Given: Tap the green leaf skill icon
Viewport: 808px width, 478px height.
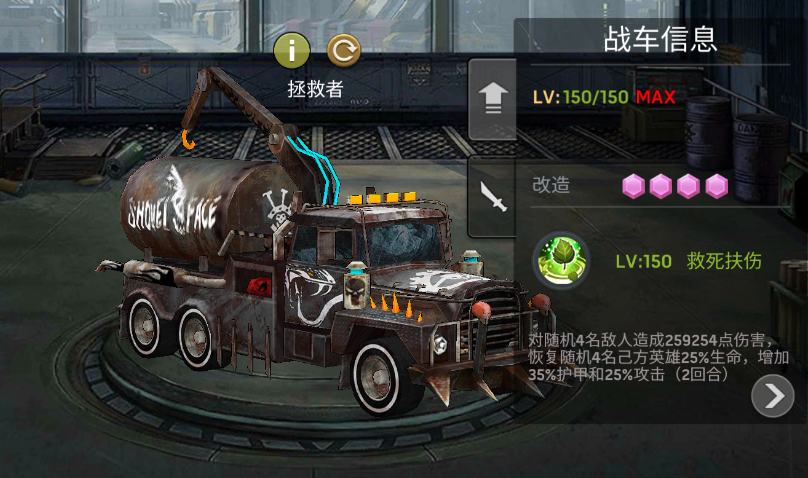Looking at the screenshot, I should pos(561,262).
